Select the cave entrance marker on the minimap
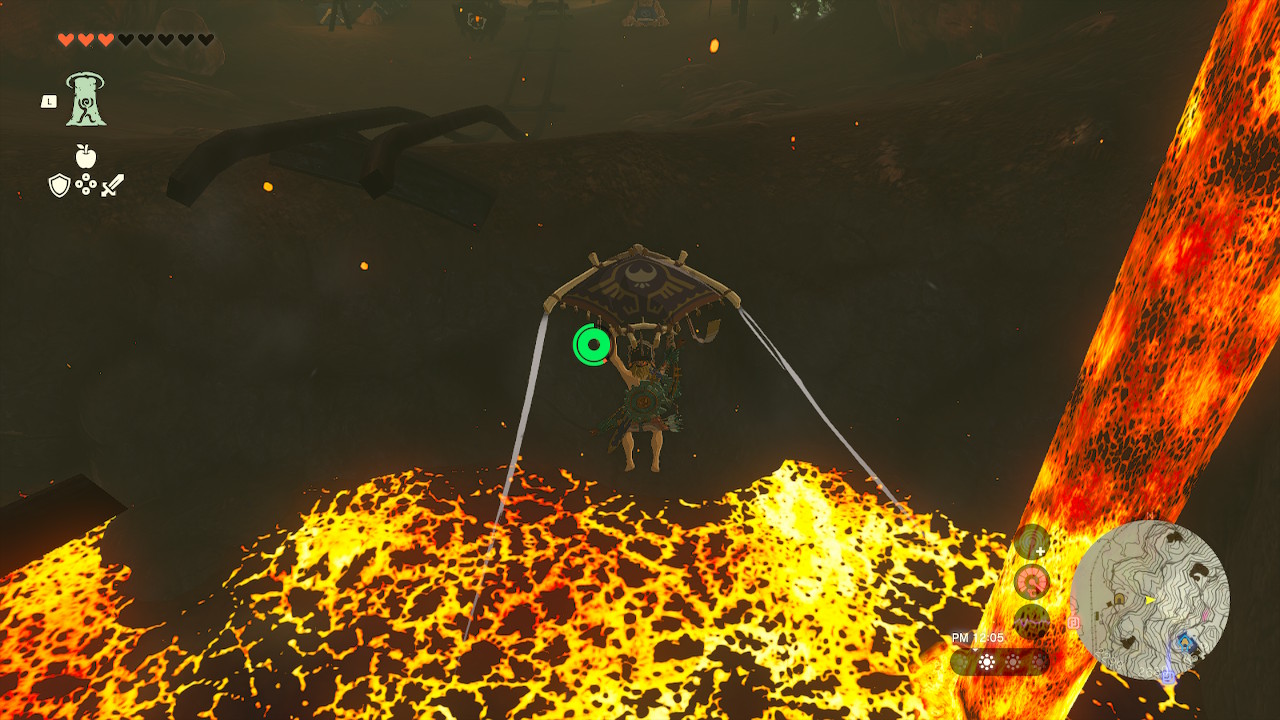Viewport: 1280px width, 720px height. [1120, 599]
